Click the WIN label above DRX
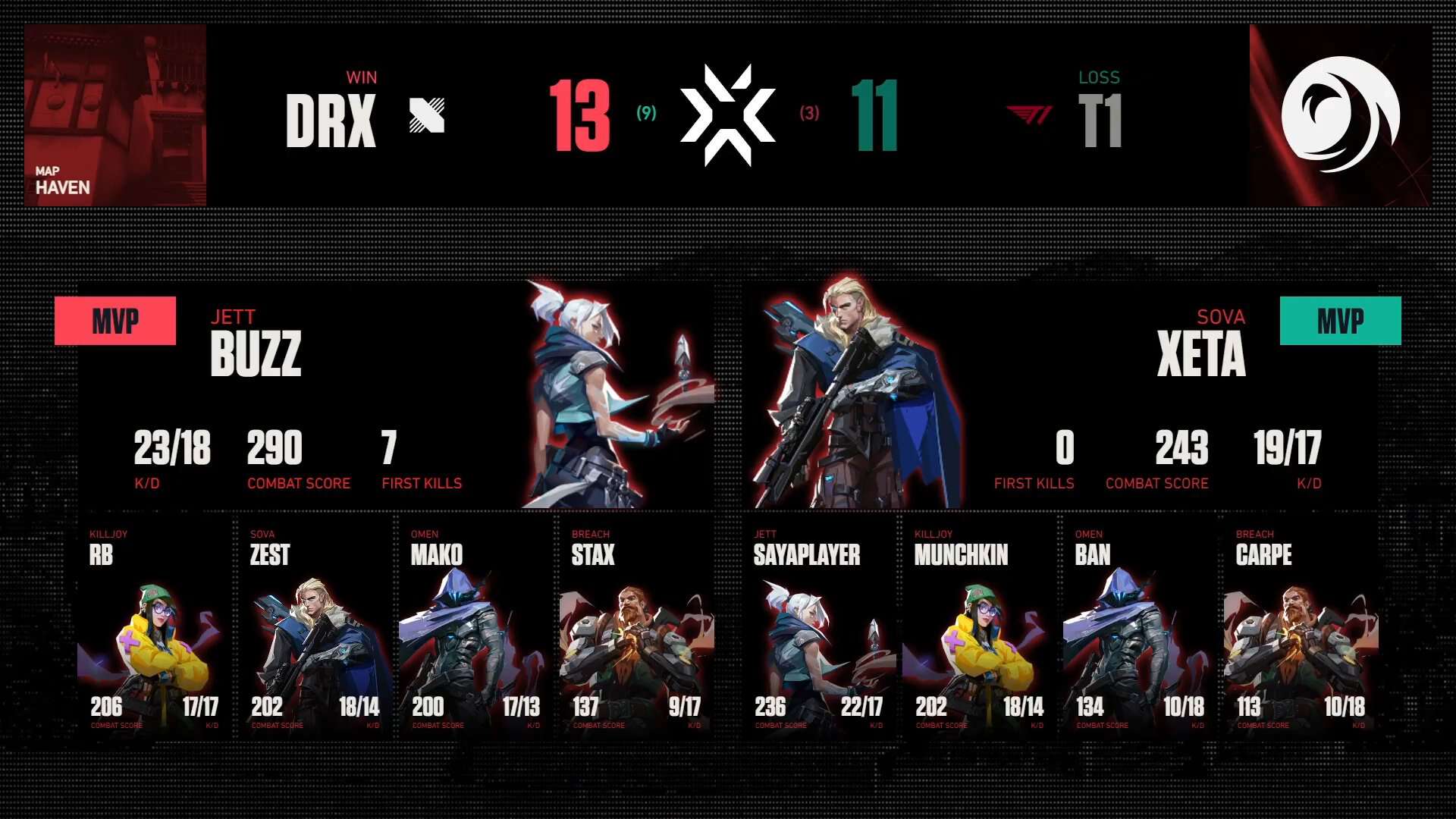 [x=362, y=77]
